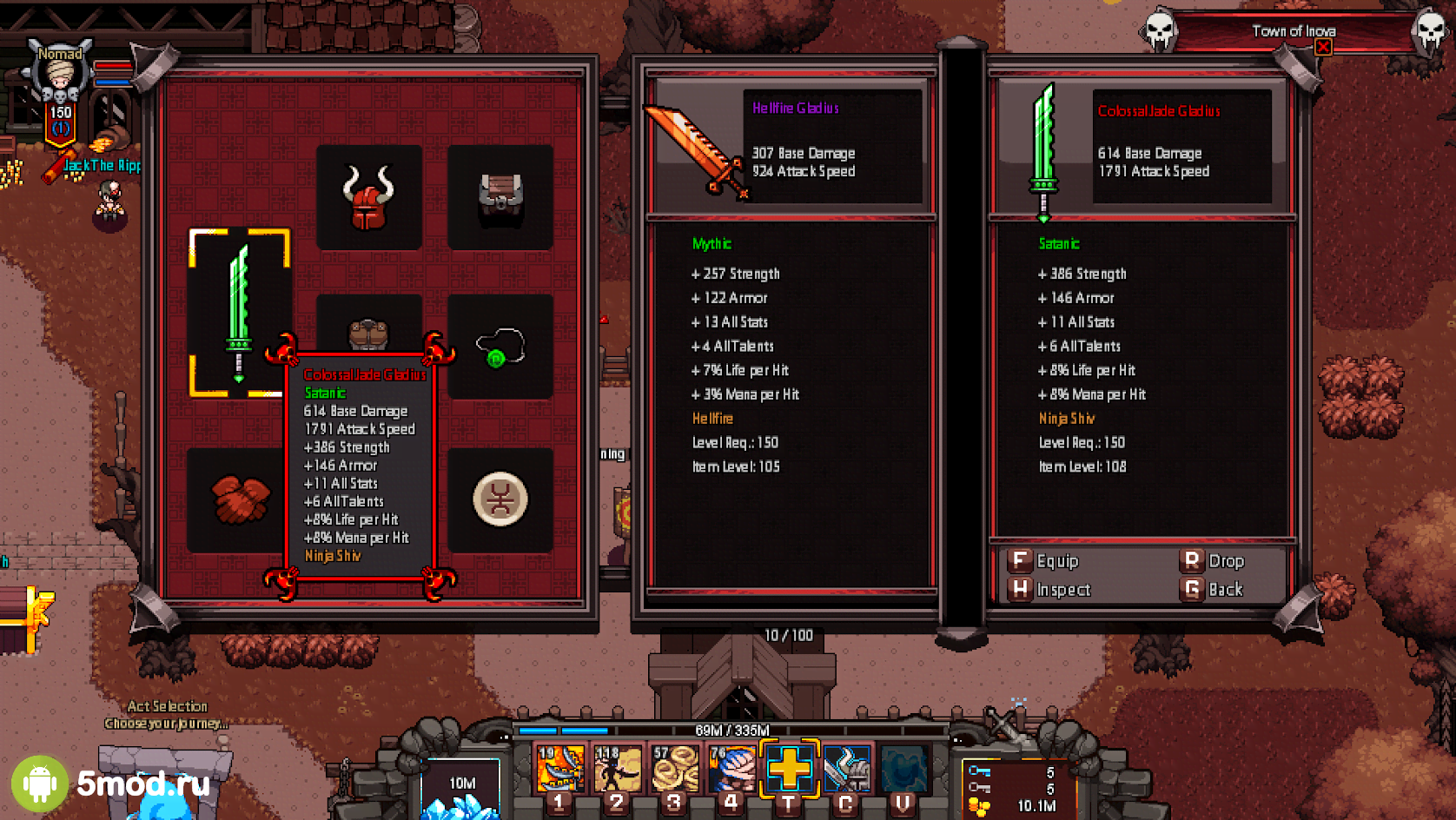Click the Nomad character portrait

60,80
